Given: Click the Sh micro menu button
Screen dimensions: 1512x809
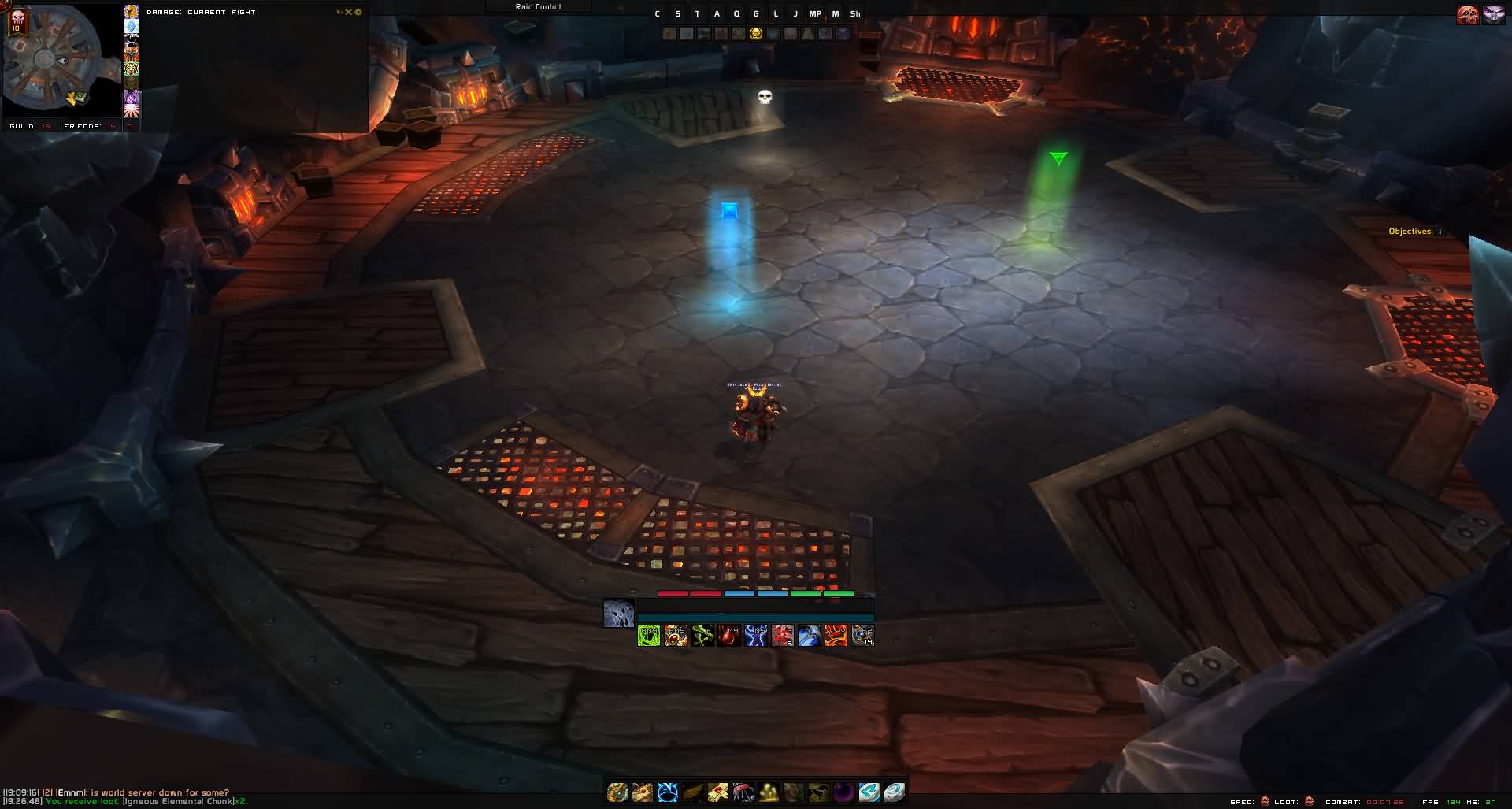Looking at the screenshot, I should point(855,13).
